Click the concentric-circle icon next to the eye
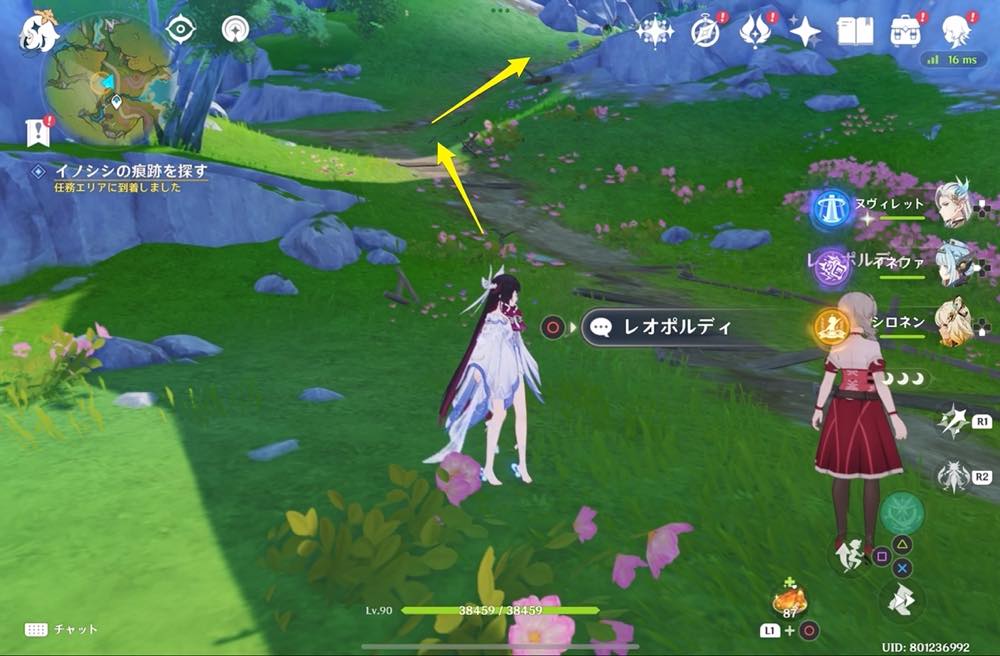Image resolution: width=1000 pixels, height=656 pixels. click(x=236, y=29)
